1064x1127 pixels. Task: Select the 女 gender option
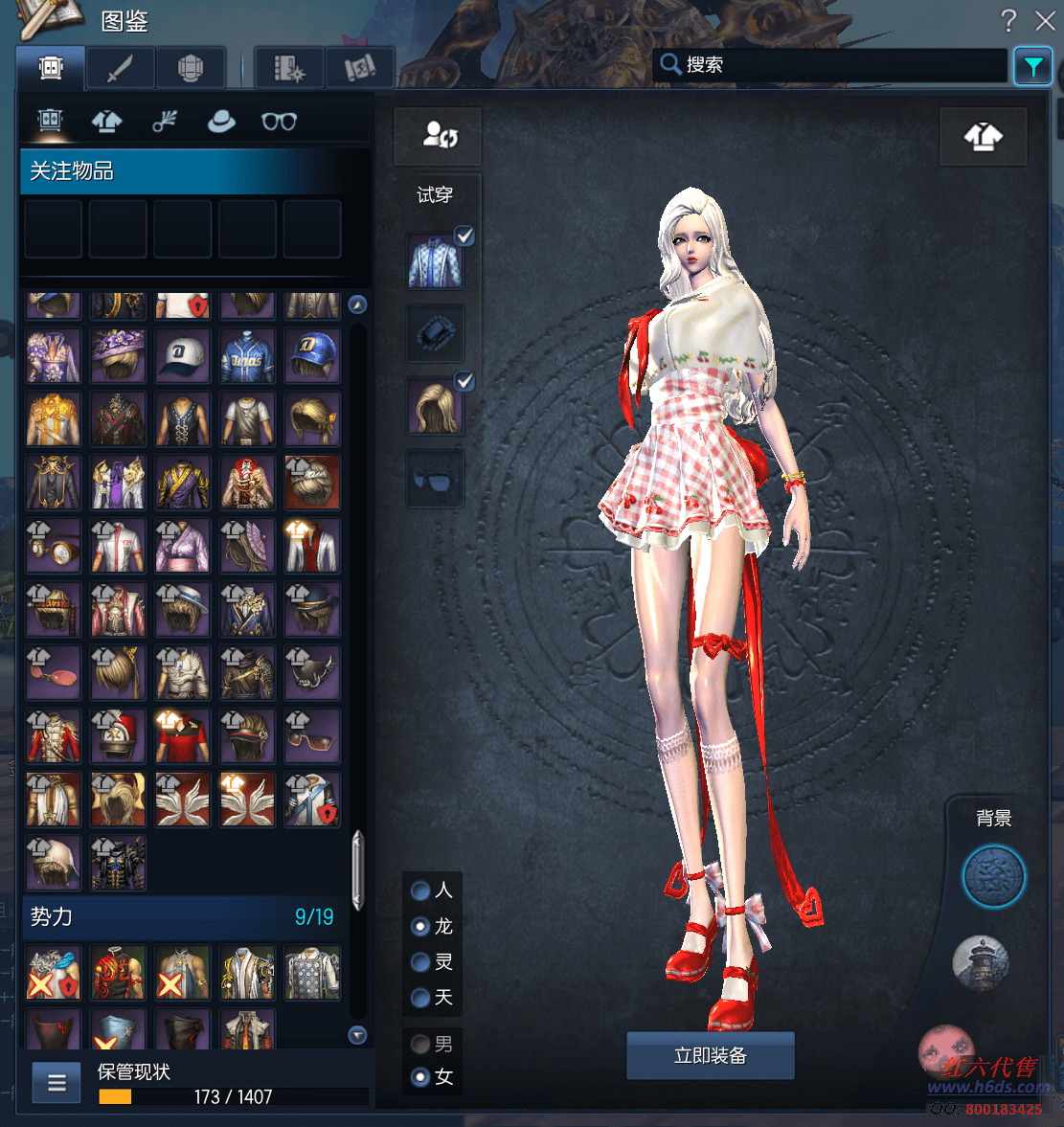point(419,1077)
